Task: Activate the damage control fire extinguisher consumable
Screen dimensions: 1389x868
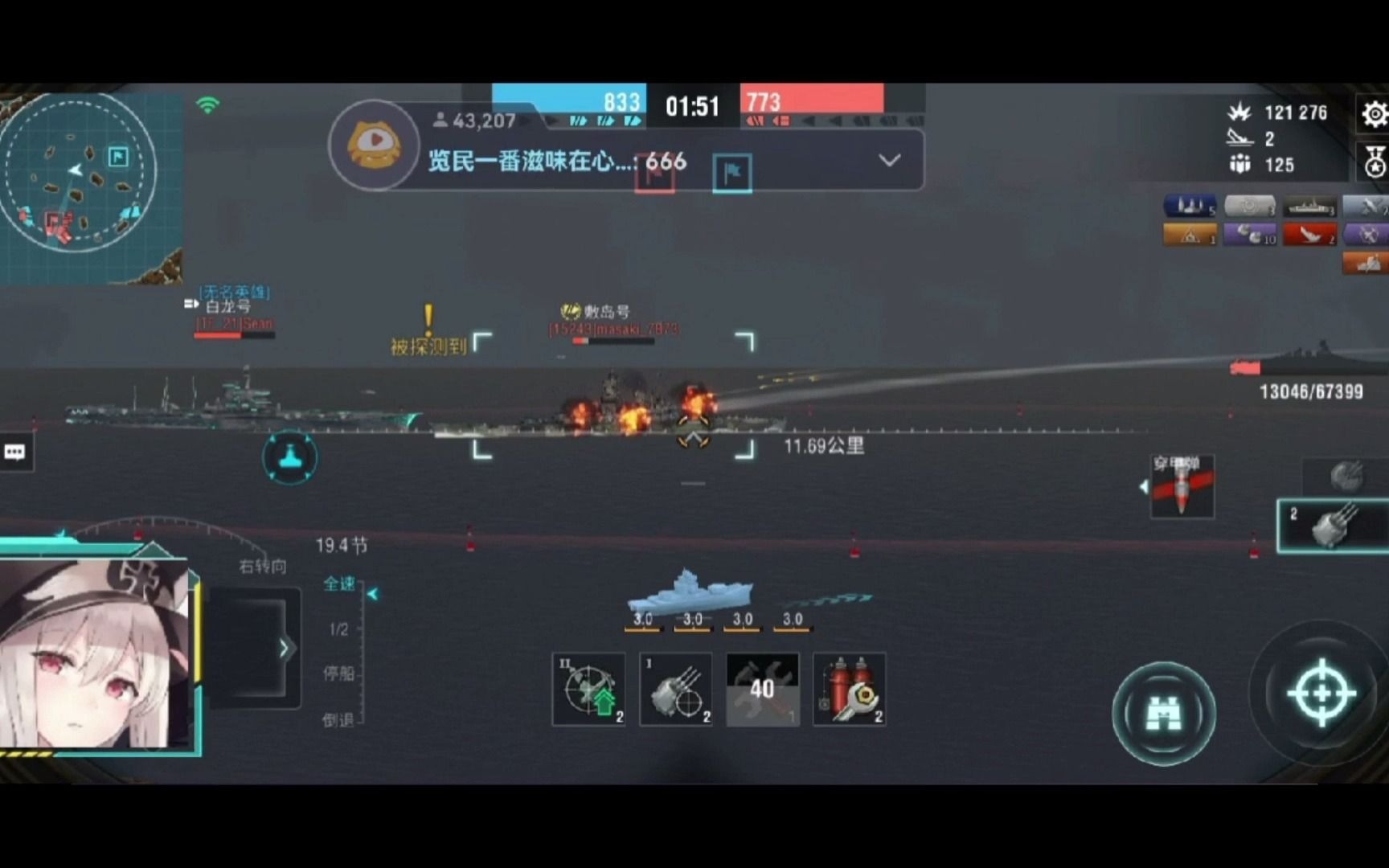Action: point(849,690)
